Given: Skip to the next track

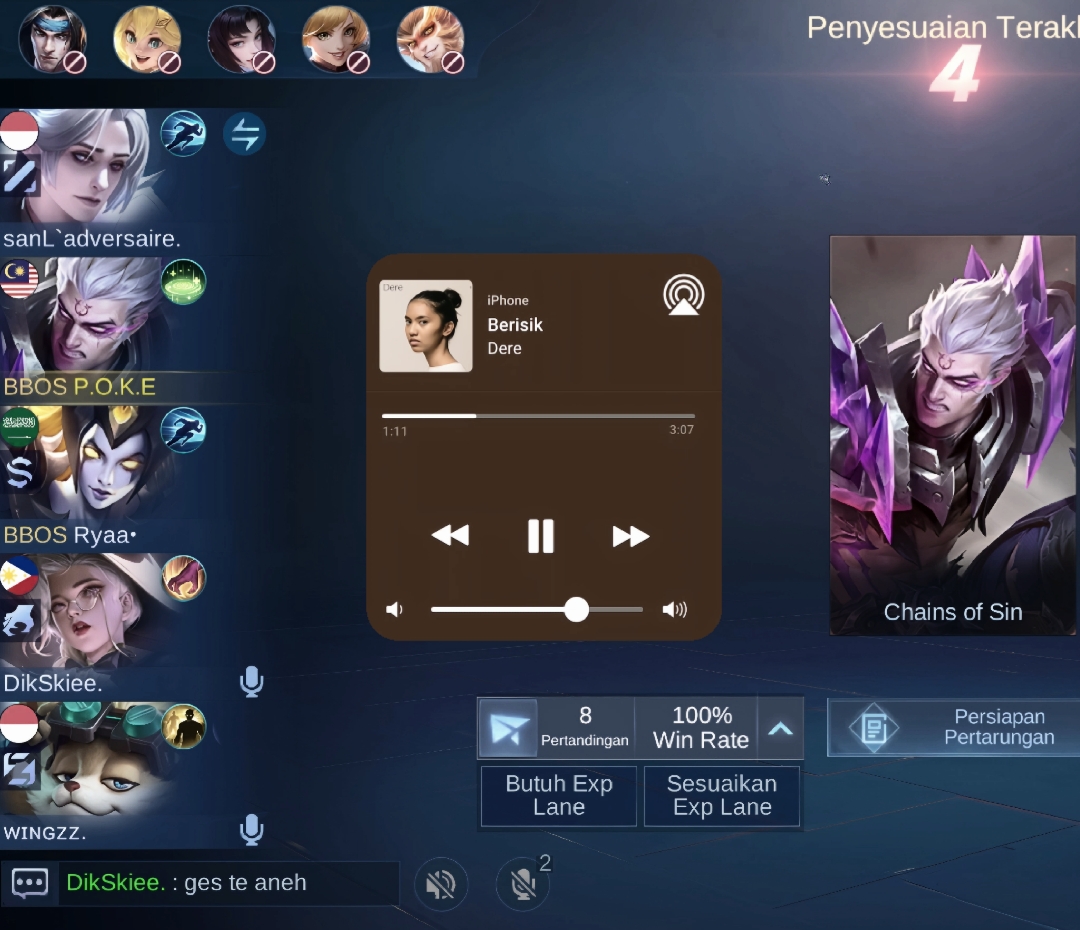Looking at the screenshot, I should 630,537.
